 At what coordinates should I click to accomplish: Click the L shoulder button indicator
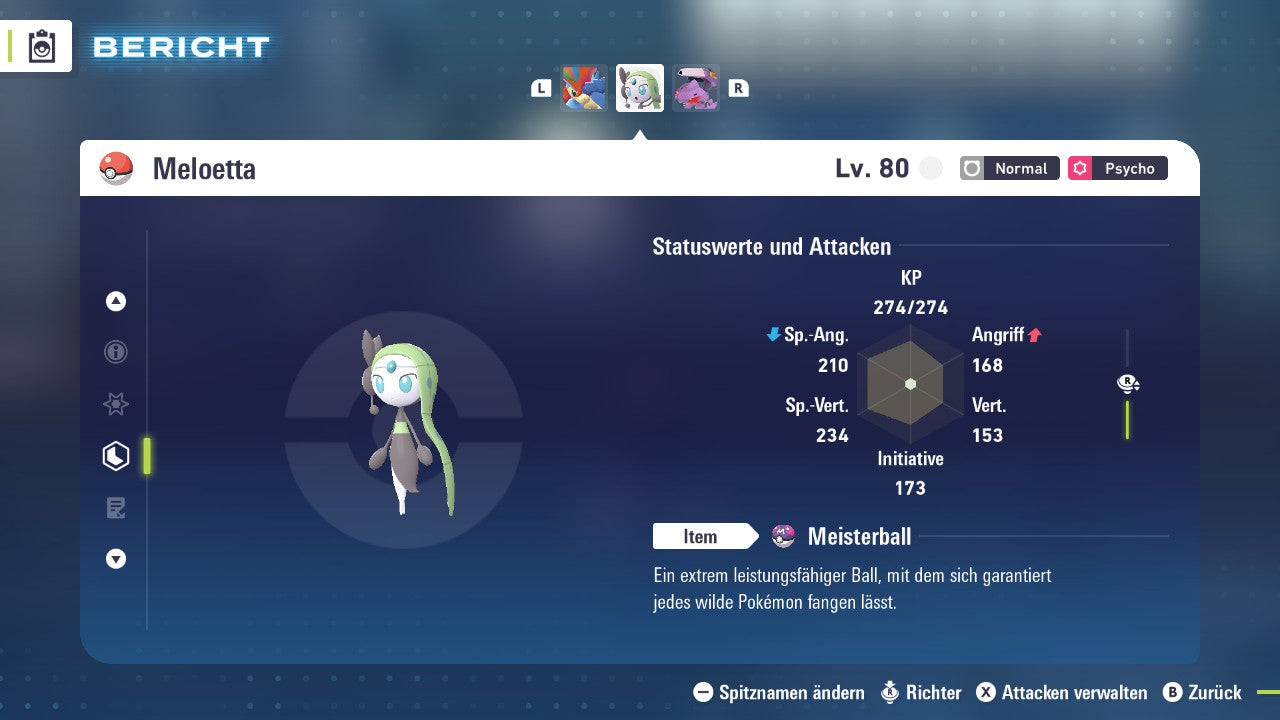[541, 87]
